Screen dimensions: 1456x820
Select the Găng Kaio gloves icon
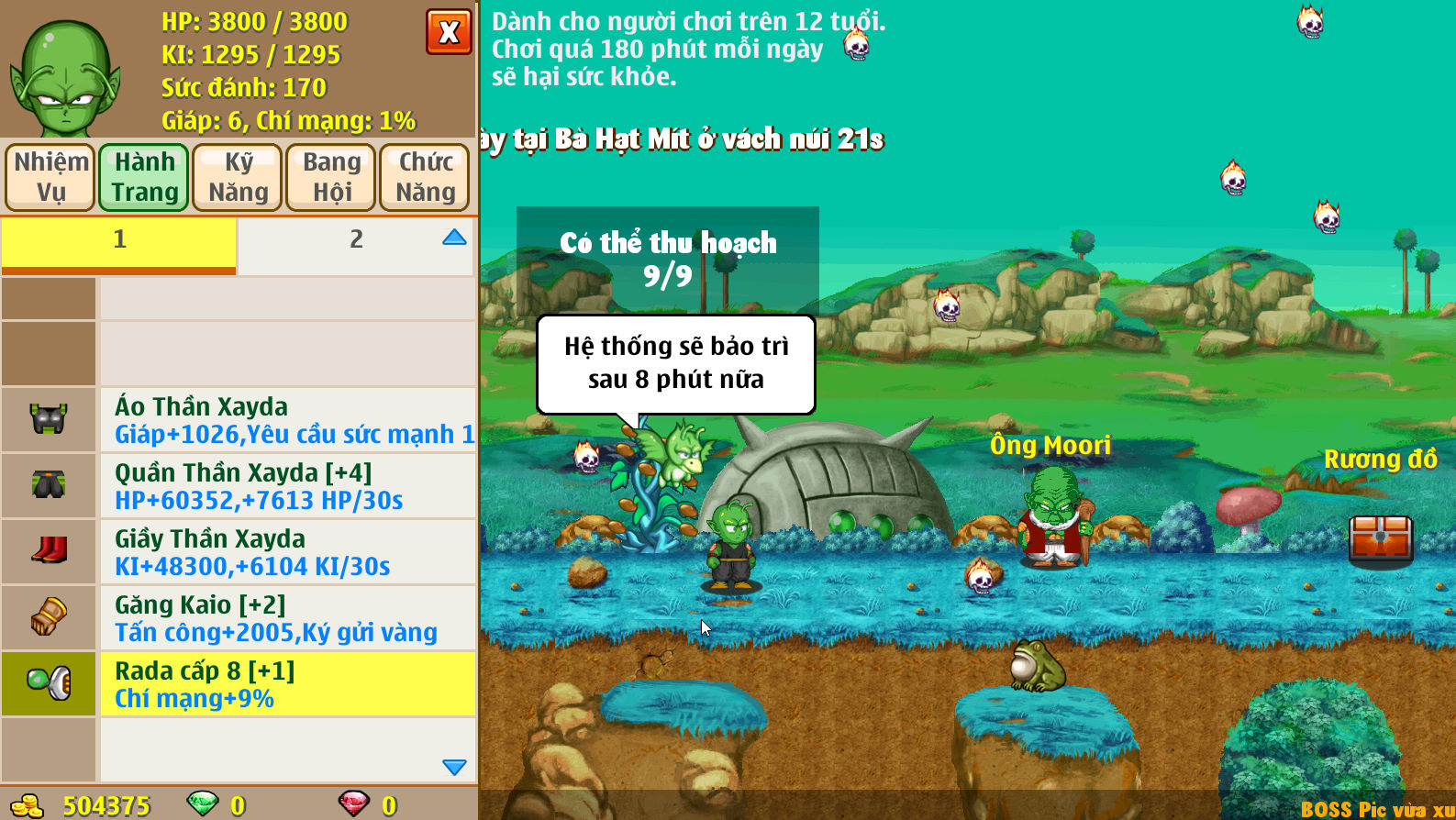[x=49, y=617]
